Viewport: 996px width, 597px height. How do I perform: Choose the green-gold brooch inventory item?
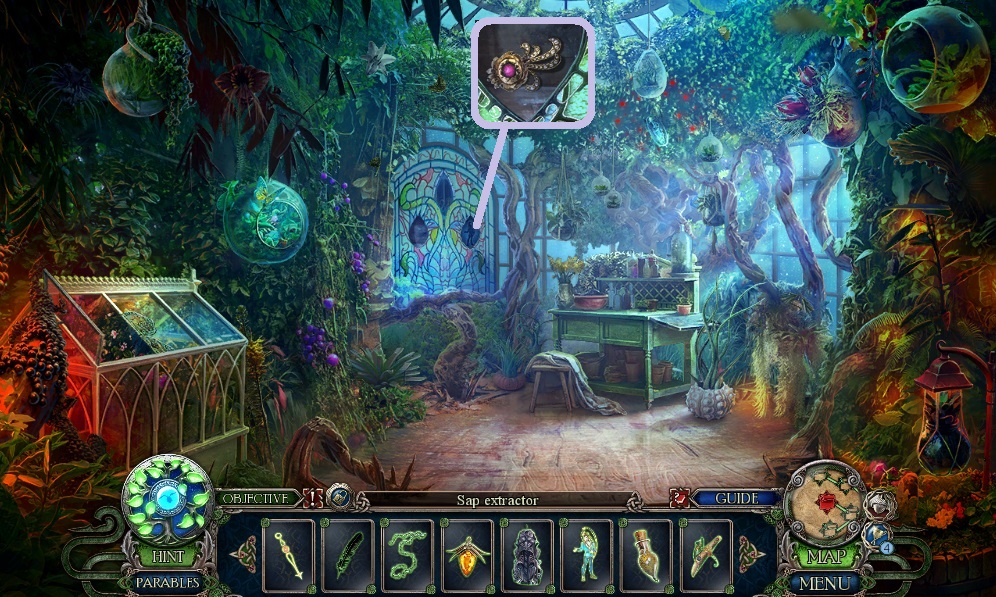point(708,553)
